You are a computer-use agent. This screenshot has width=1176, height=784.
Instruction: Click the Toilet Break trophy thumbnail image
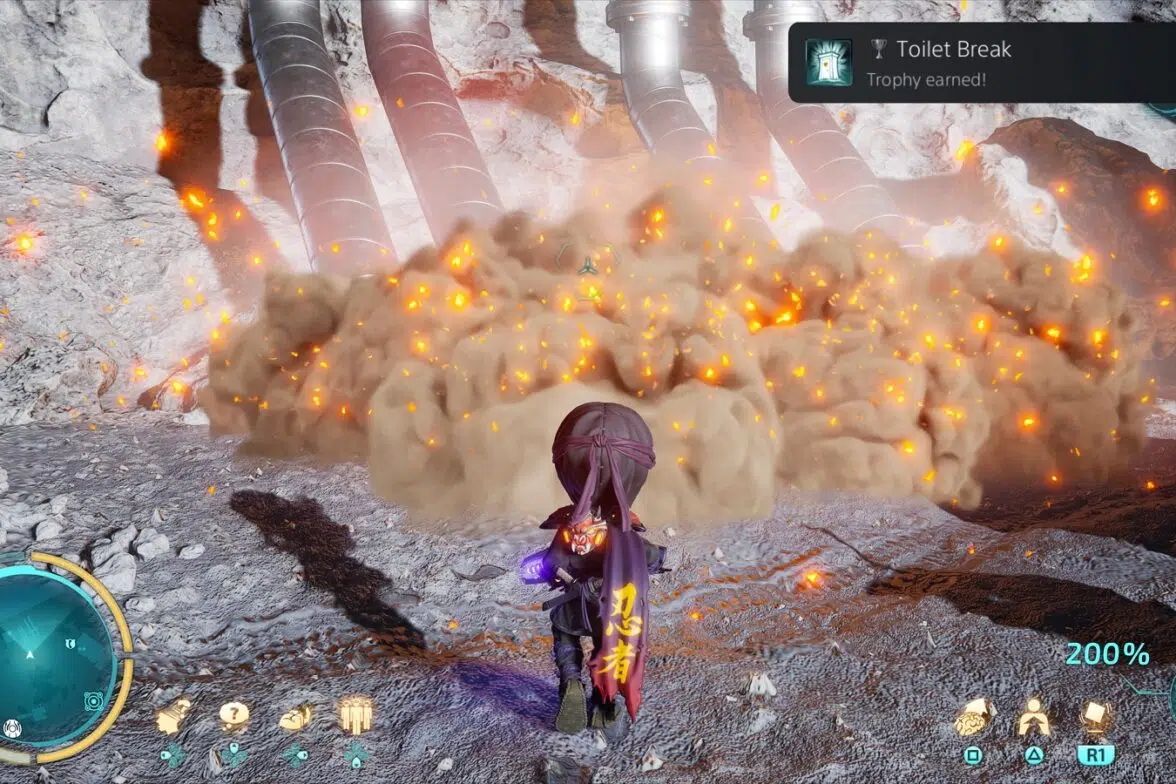tap(829, 62)
